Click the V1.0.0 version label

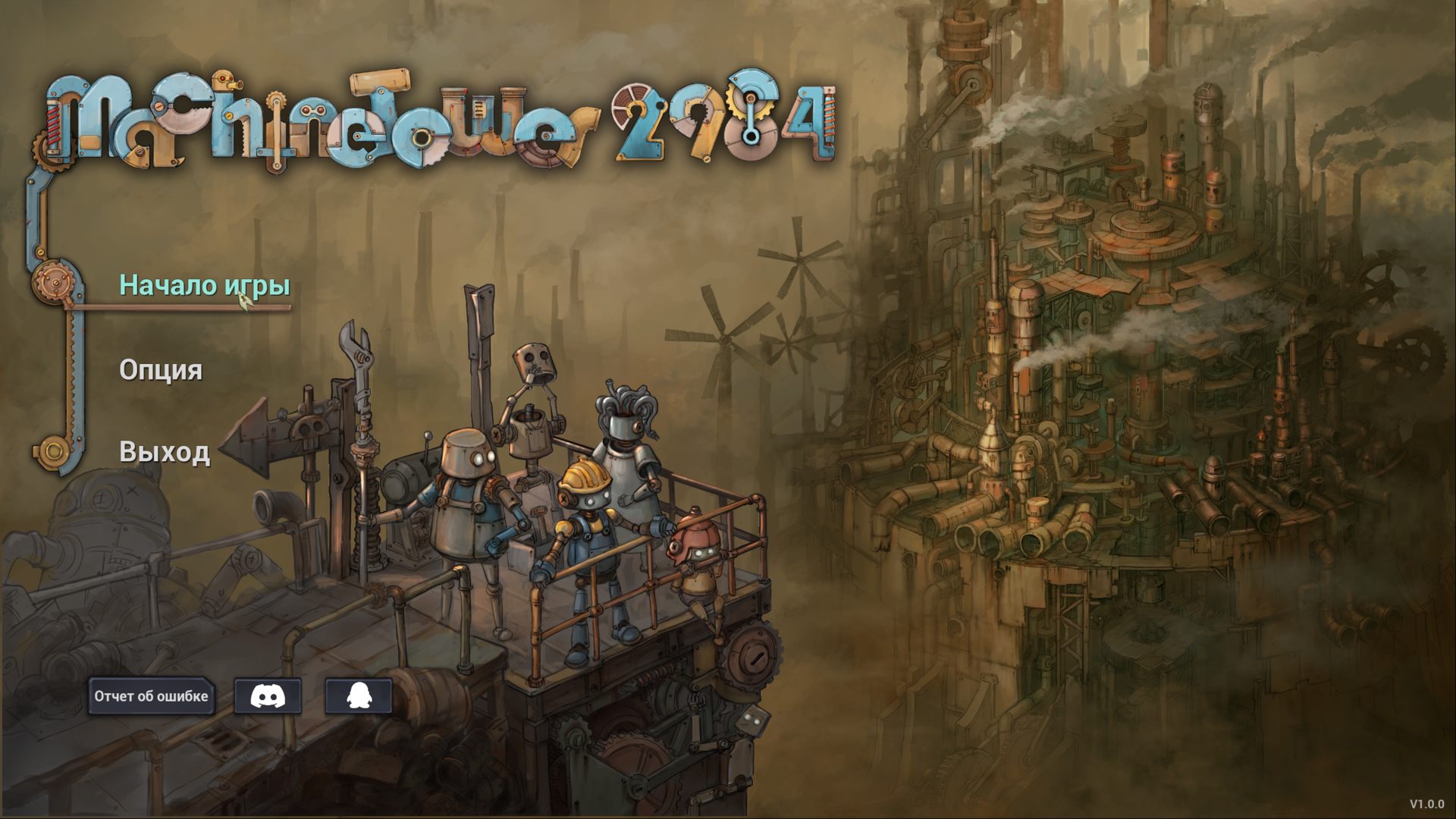[1426, 801]
